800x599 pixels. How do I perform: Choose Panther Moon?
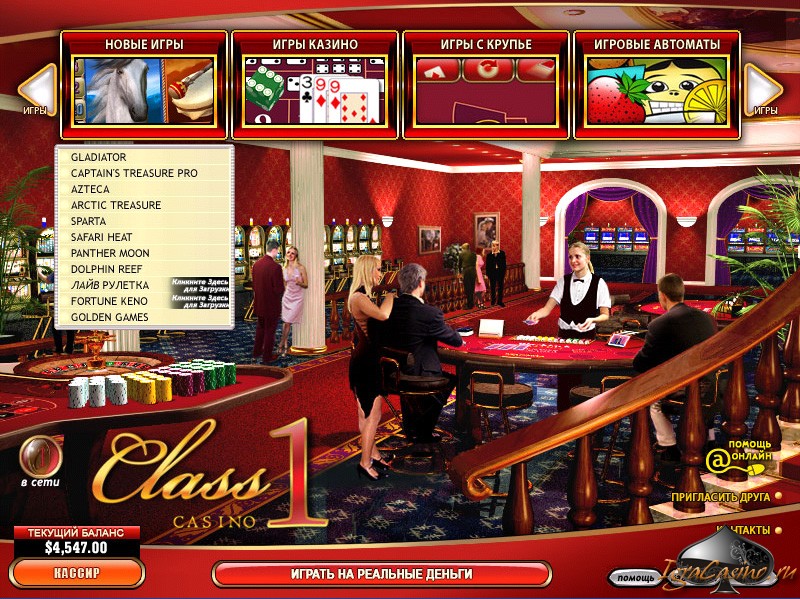(110, 253)
